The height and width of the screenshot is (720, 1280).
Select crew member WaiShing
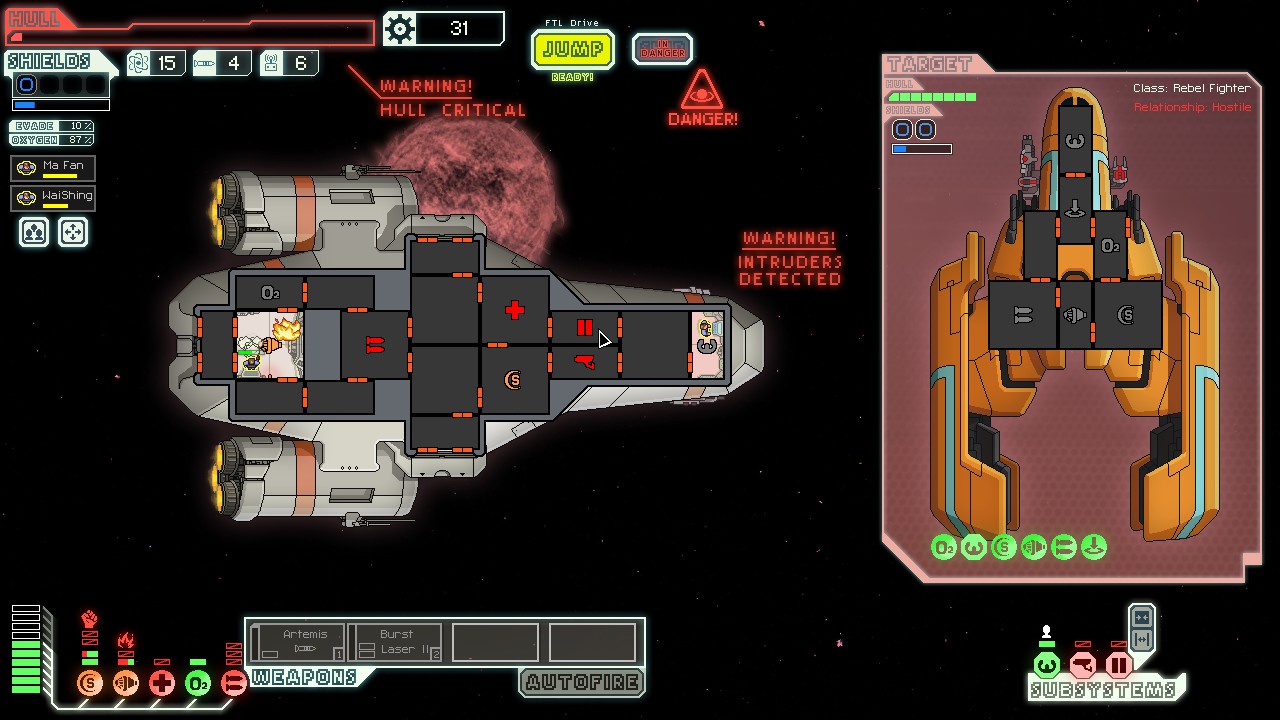pyautogui.click(x=53, y=197)
